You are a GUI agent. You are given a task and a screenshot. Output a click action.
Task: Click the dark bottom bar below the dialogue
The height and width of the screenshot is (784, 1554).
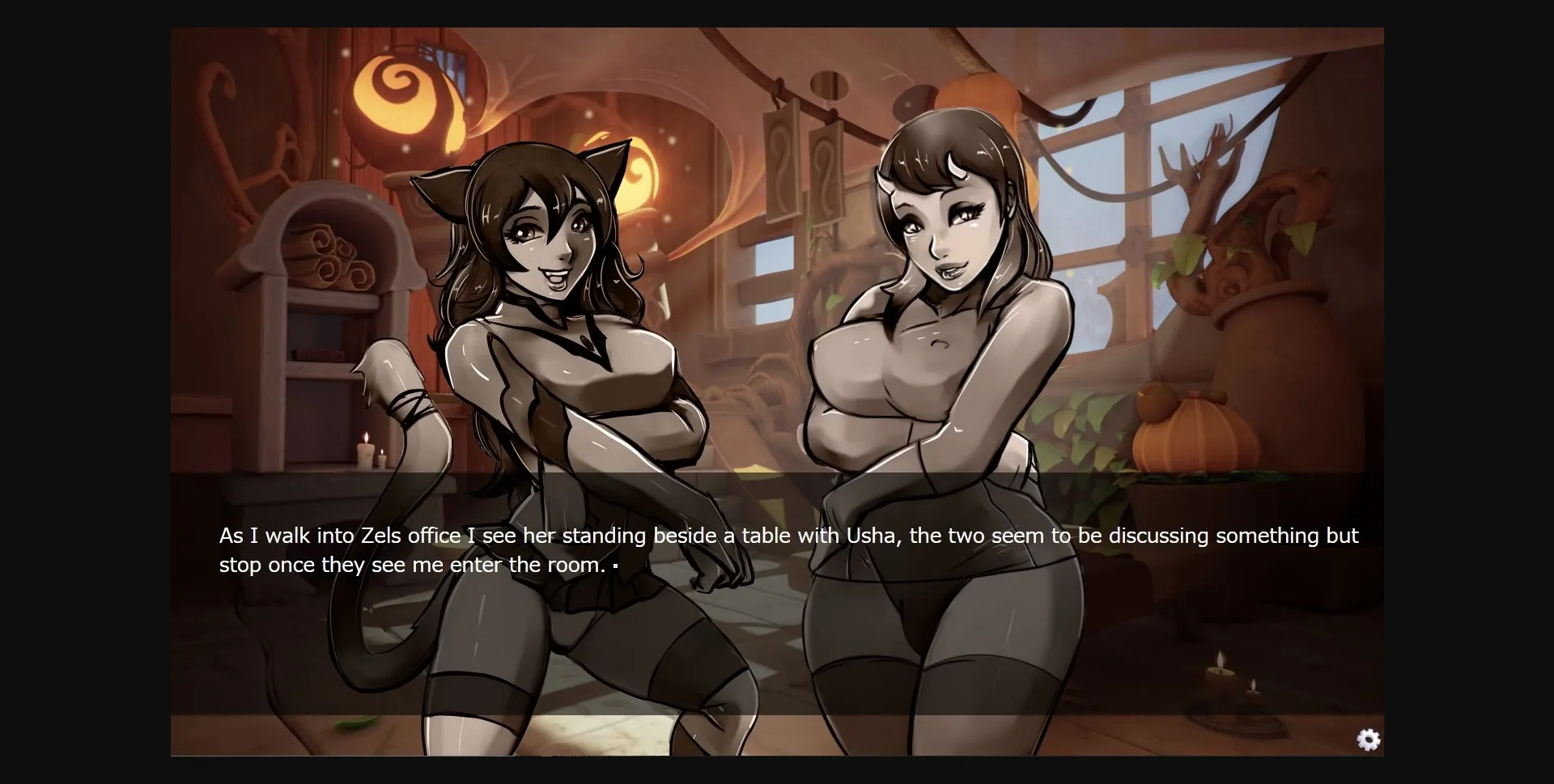pos(777,736)
